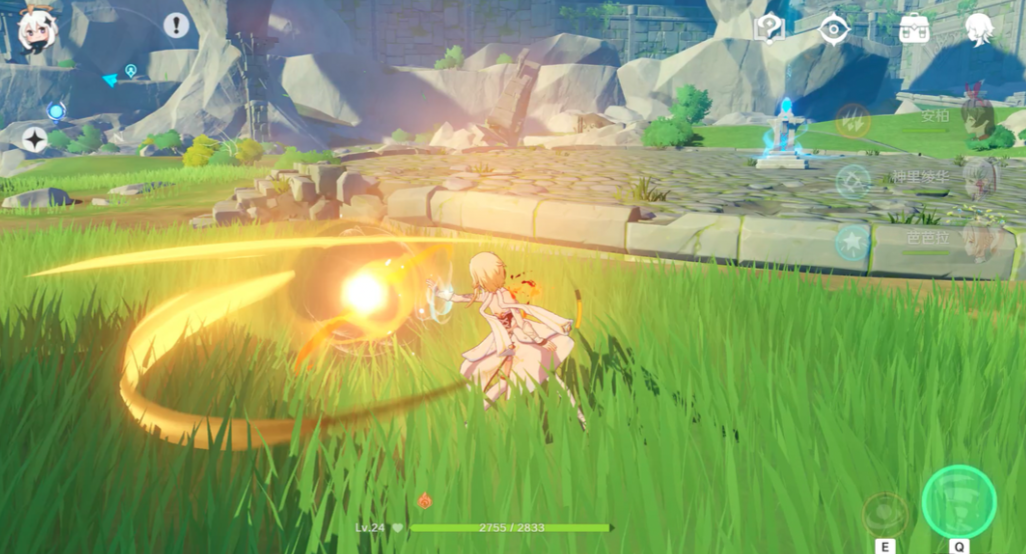Image resolution: width=1026 pixels, height=554 pixels.
Task: Open the character profile head icon
Action: pos(978,28)
